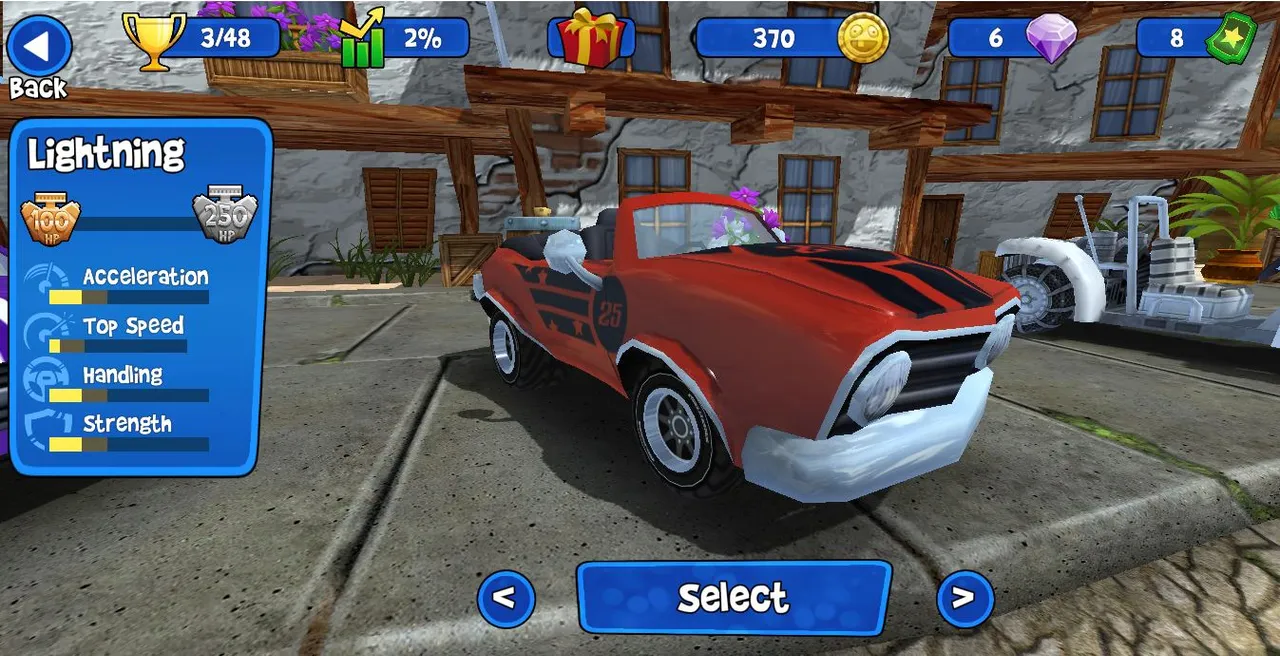Open the green completion percentage chart
This screenshot has height=656, width=1280.
coord(405,39)
